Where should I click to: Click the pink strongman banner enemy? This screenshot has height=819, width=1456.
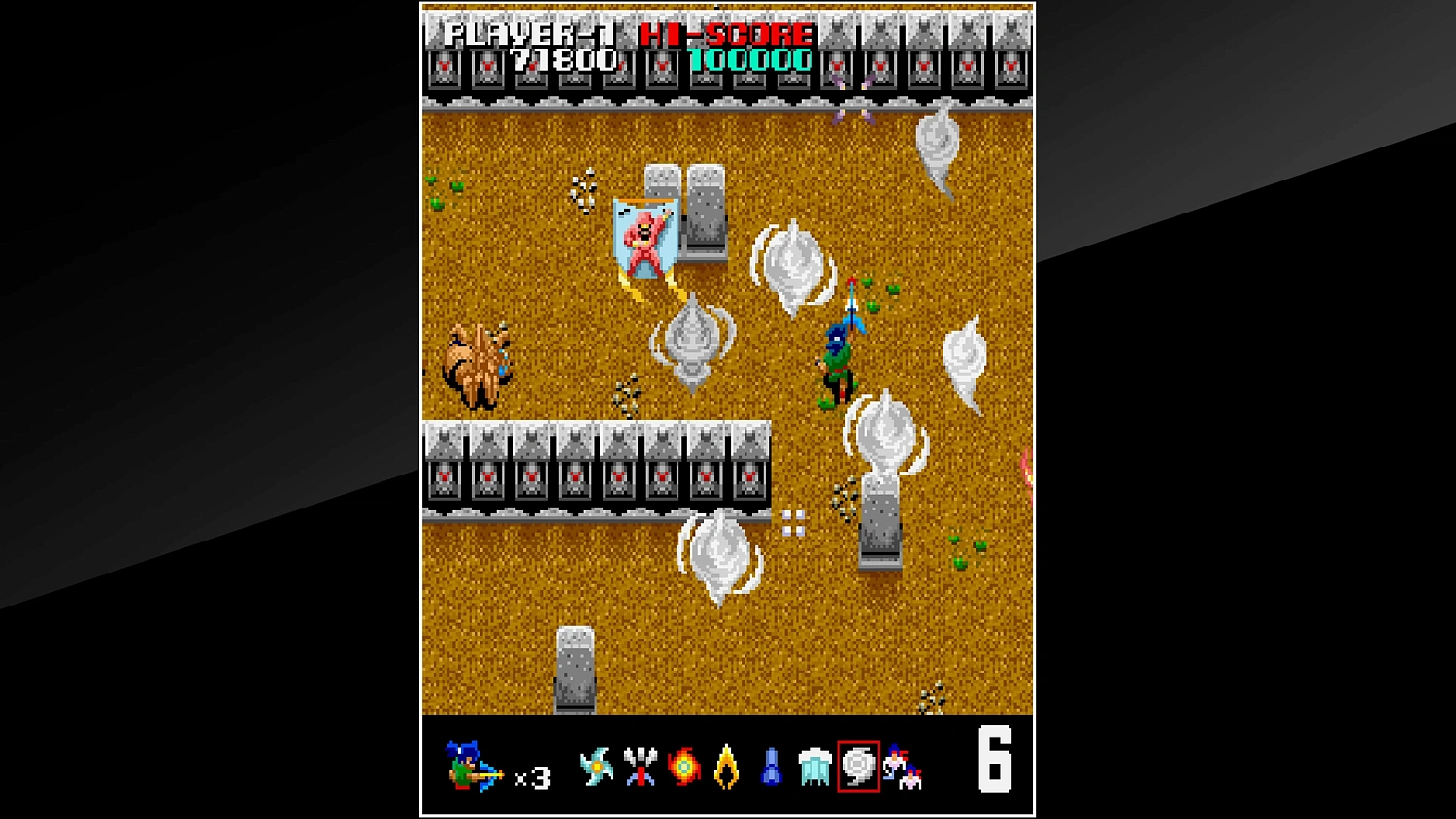point(645,241)
